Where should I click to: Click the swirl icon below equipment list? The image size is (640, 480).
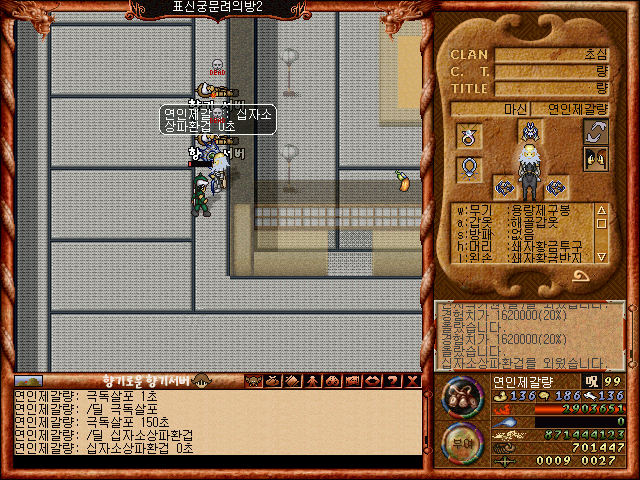tap(600, 271)
